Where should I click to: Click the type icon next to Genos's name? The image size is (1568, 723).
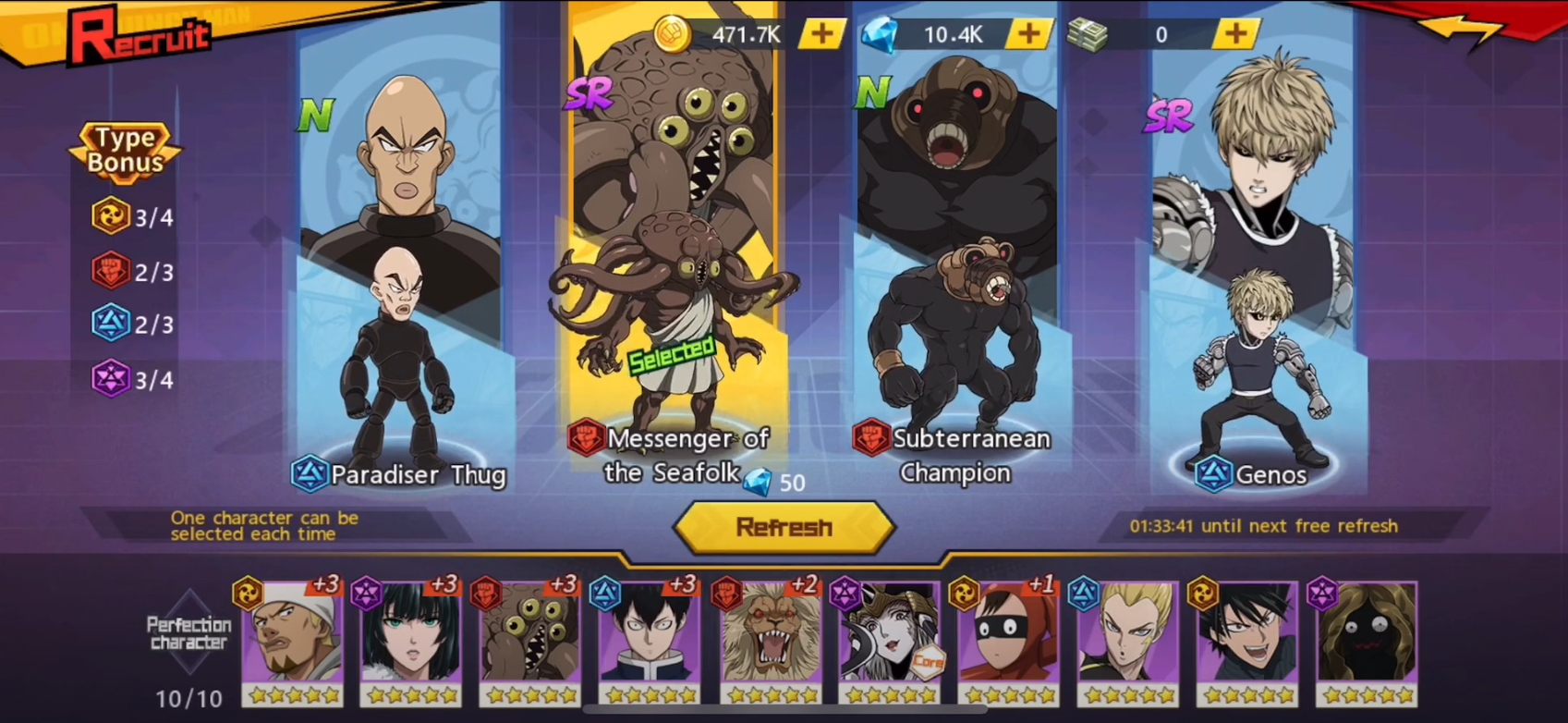click(1216, 474)
